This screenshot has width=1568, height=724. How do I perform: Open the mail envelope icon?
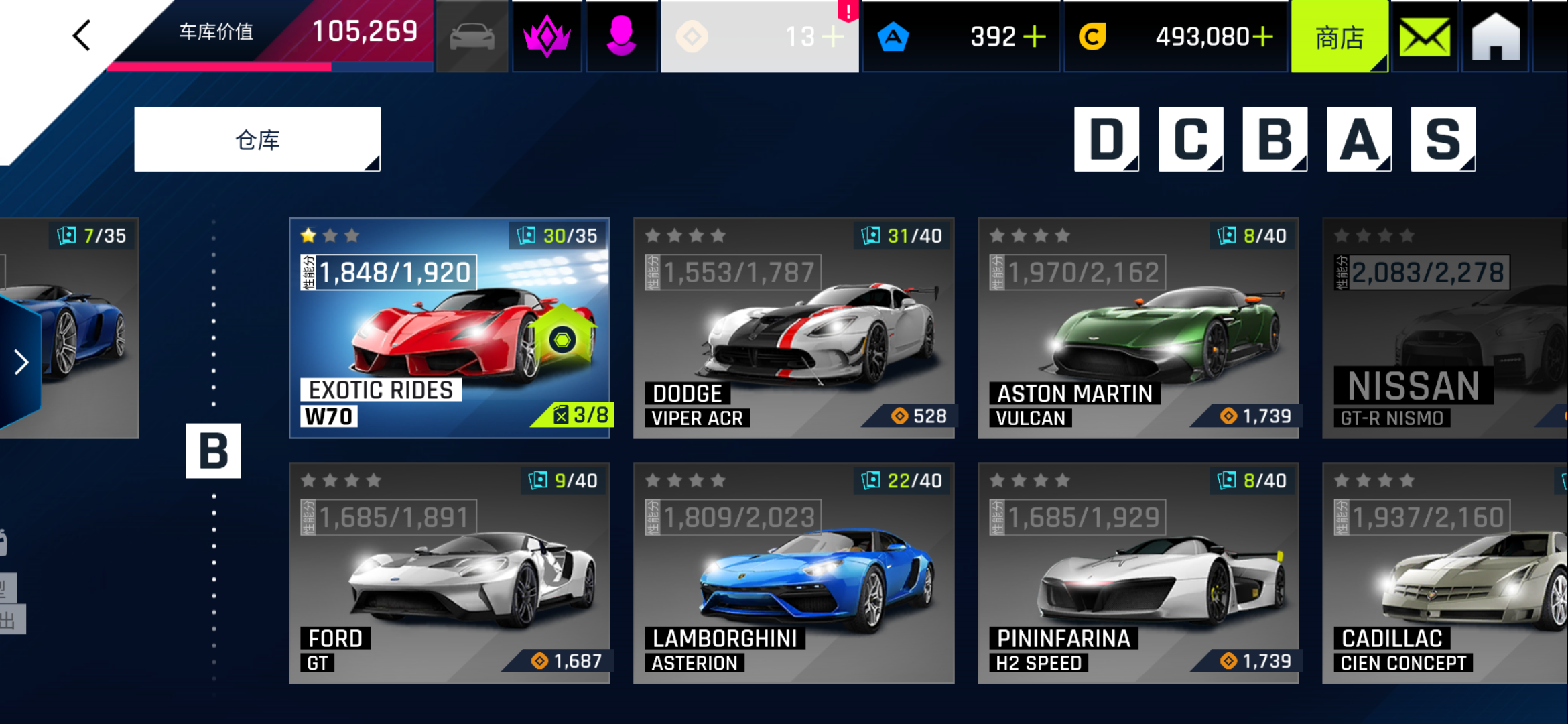click(1425, 37)
